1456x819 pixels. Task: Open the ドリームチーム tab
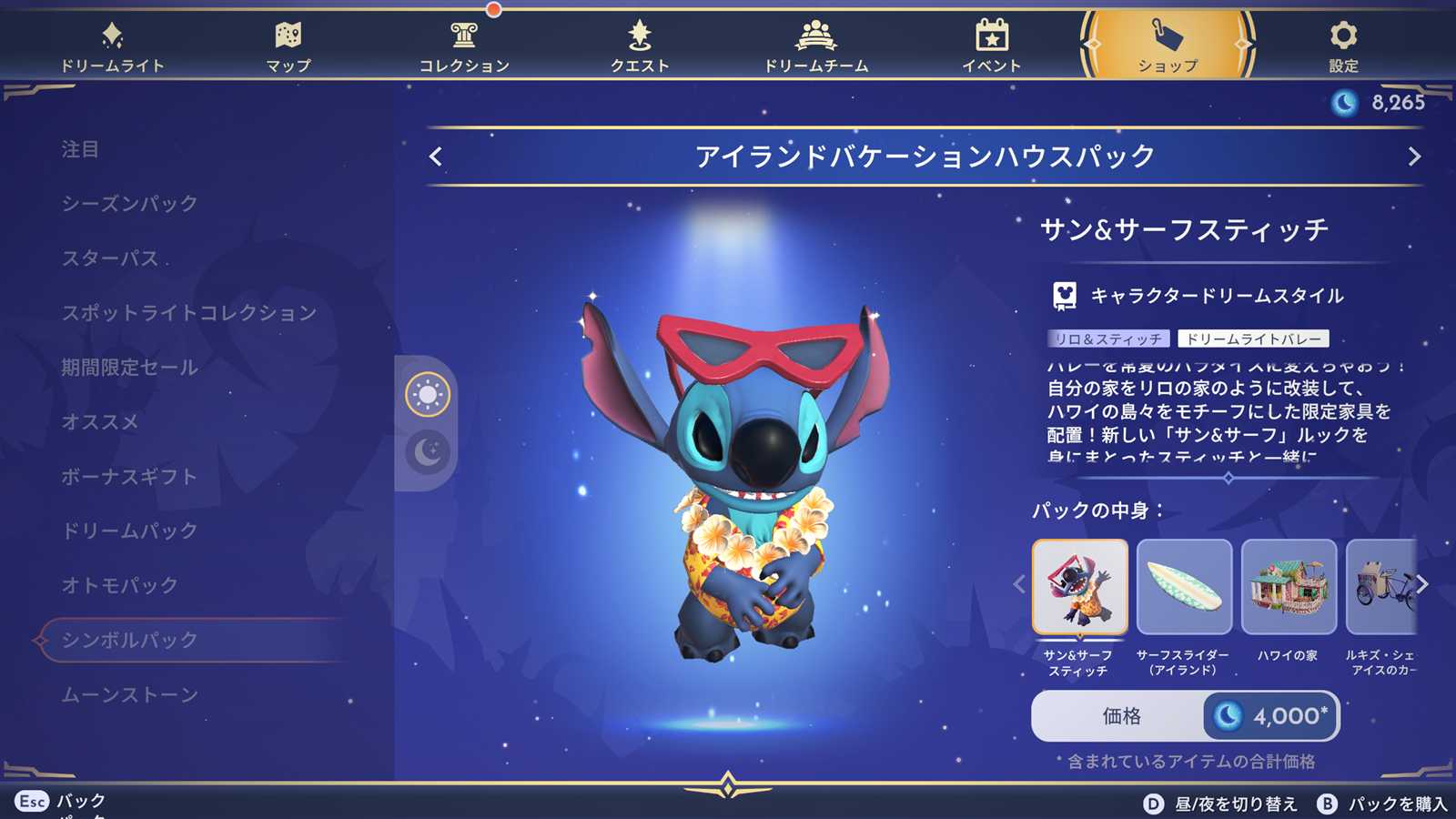point(815,45)
